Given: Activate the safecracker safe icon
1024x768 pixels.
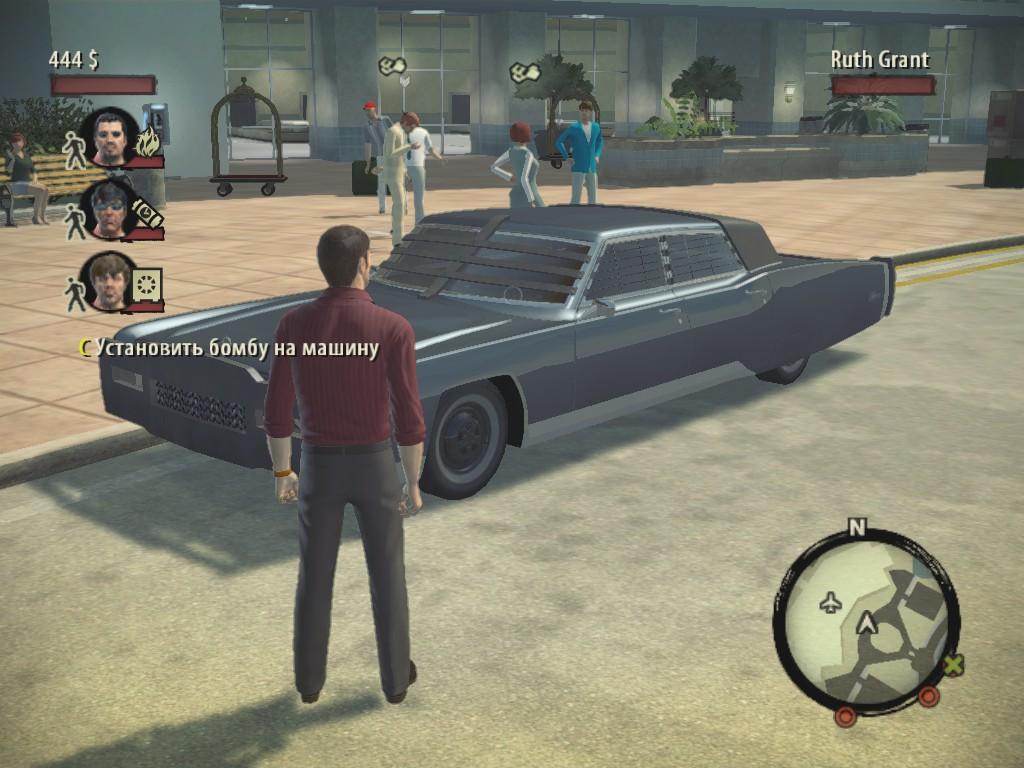Looking at the screenshot, I should tap(147, 285).
